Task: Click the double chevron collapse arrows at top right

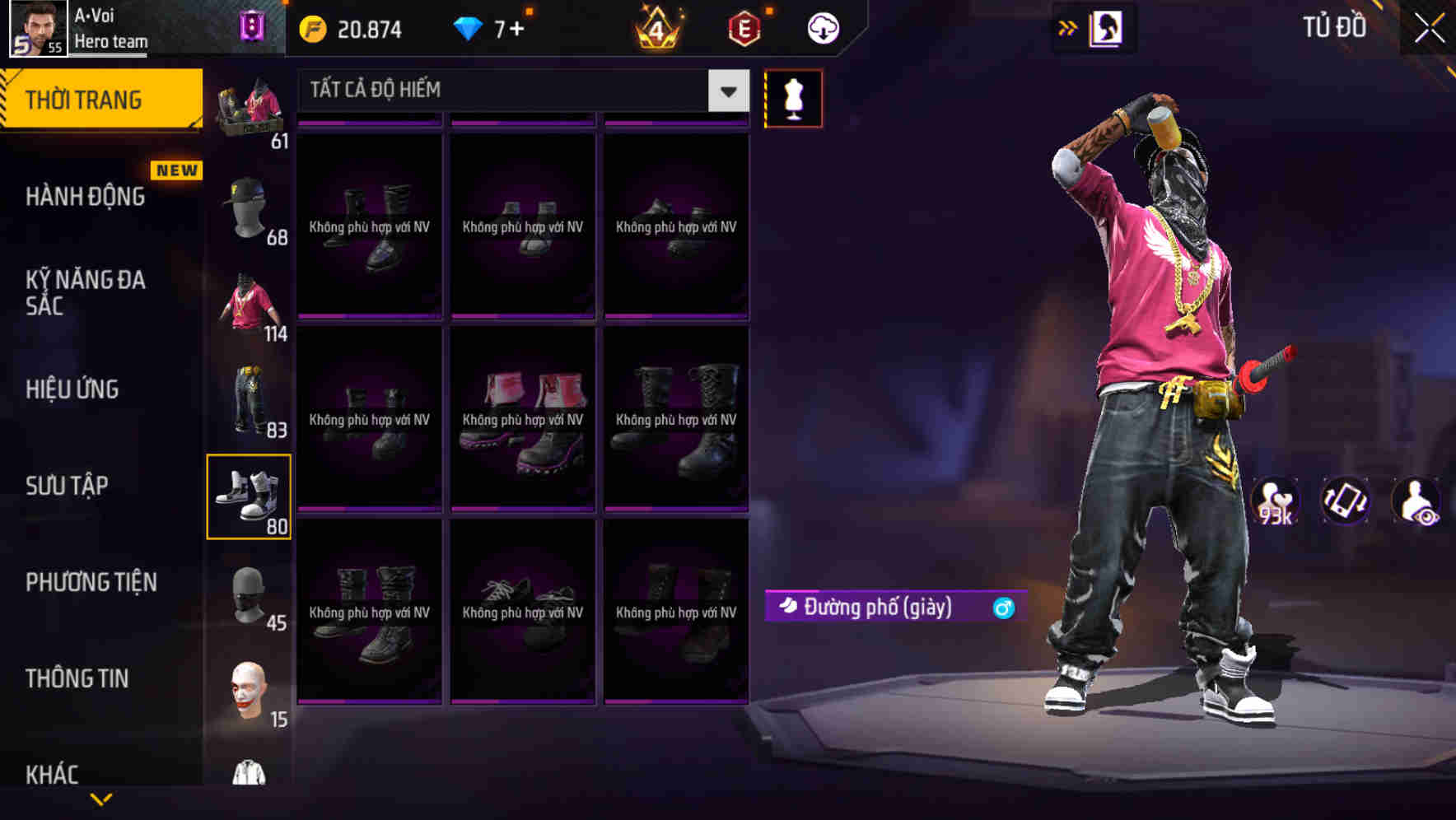Action: [1067, 26]
